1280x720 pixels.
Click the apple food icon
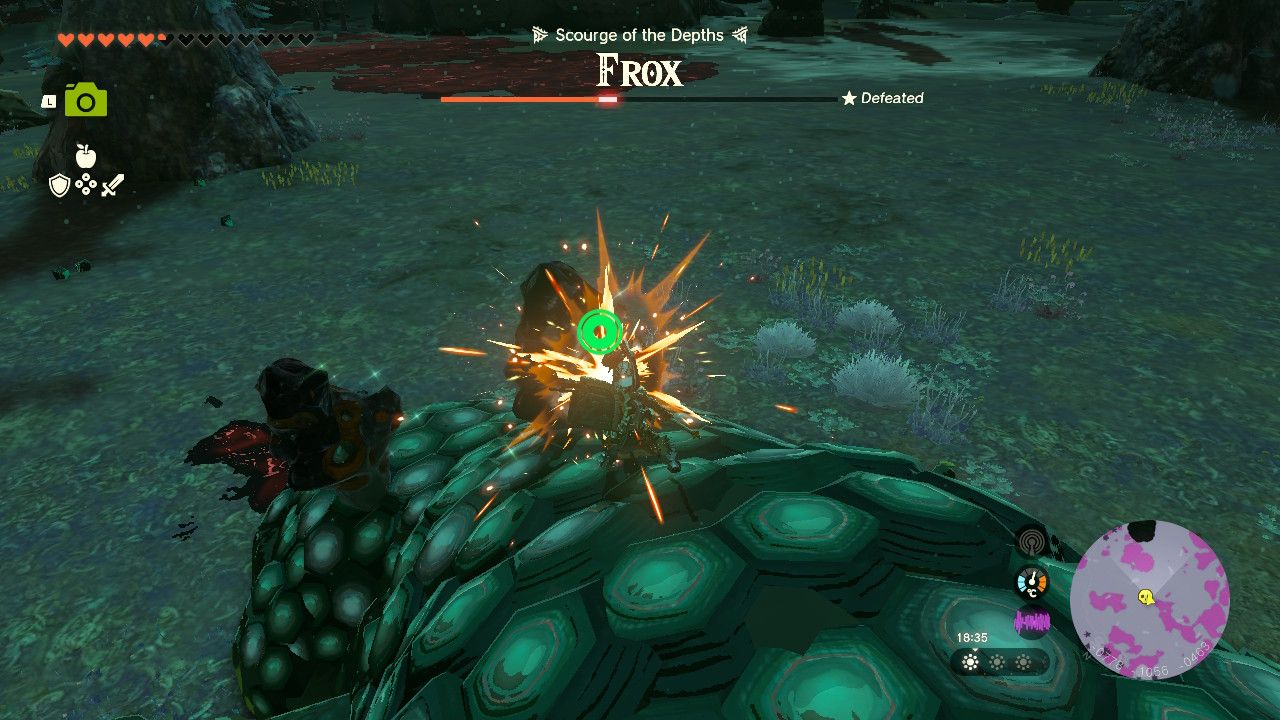pyautogui.click(x=87, y=158)
